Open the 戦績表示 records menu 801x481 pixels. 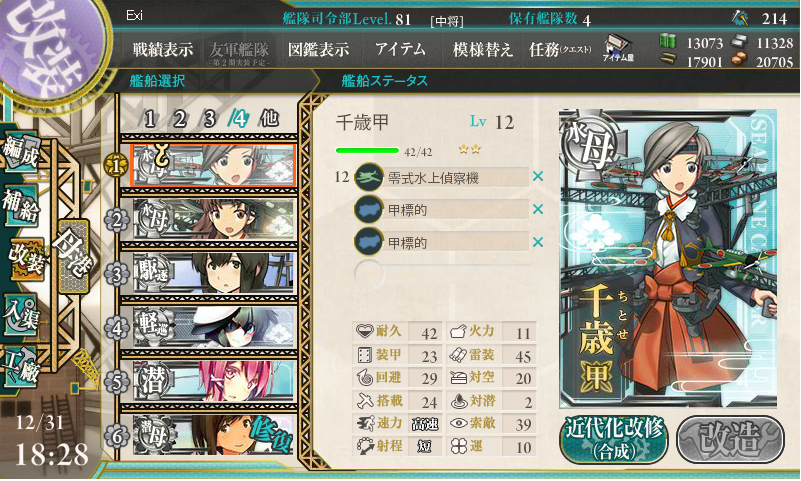pos(163,49)
